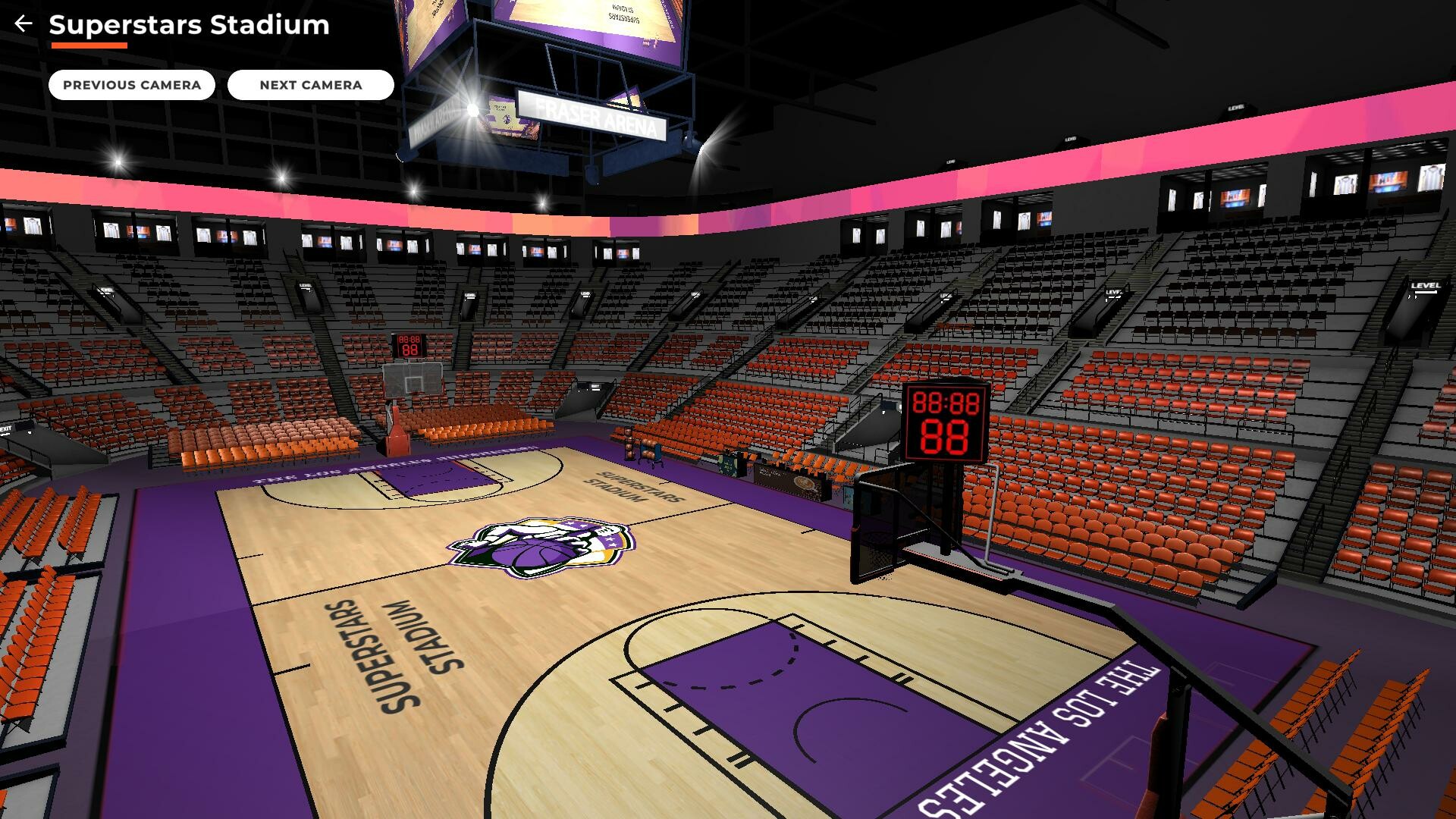Screen dimensions: 1456x819
Task: Click the NEXT CAMERA button
Action: (310, 85)
